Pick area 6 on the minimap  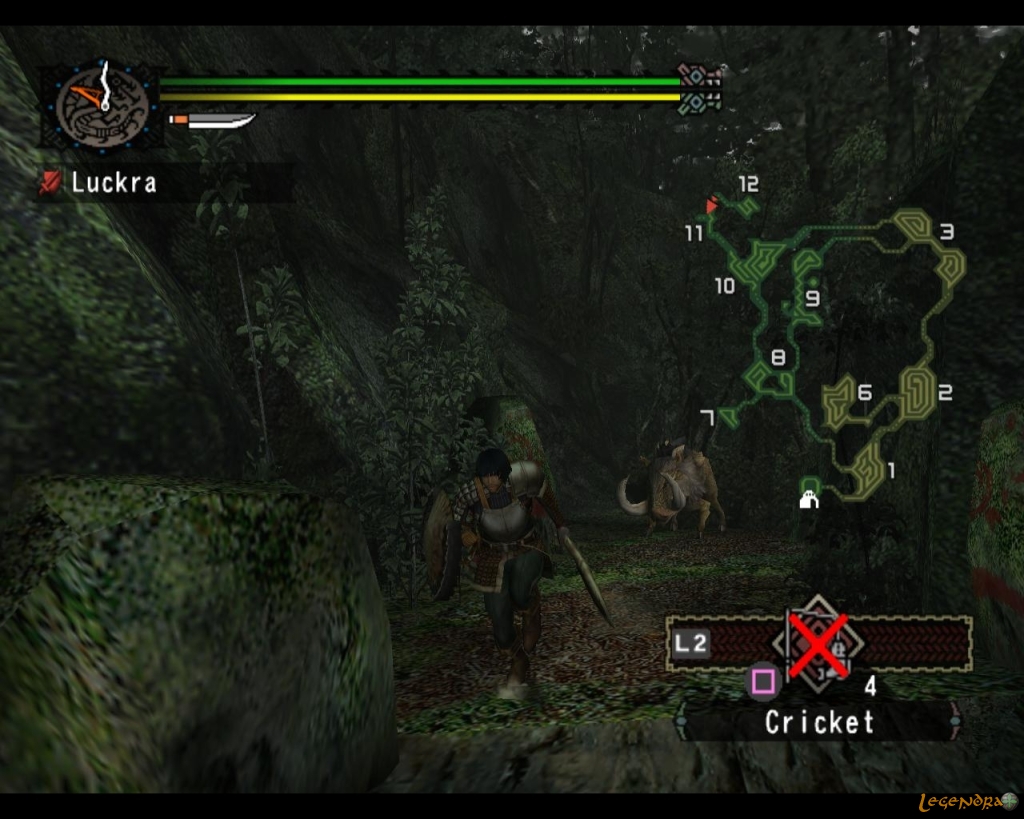click(840, 397)
